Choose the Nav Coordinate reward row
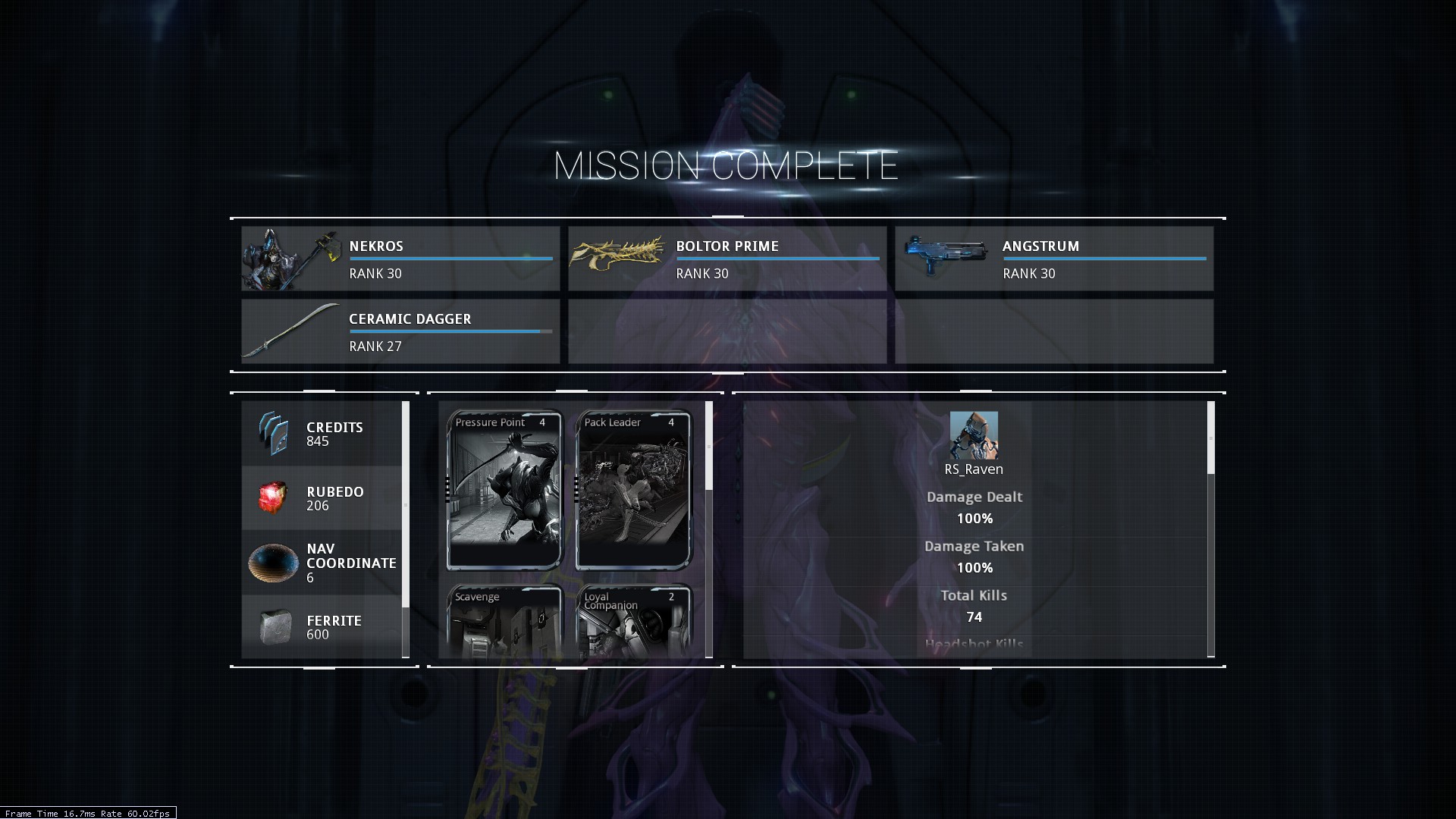The image size is (1456, 819). [322, 563]
